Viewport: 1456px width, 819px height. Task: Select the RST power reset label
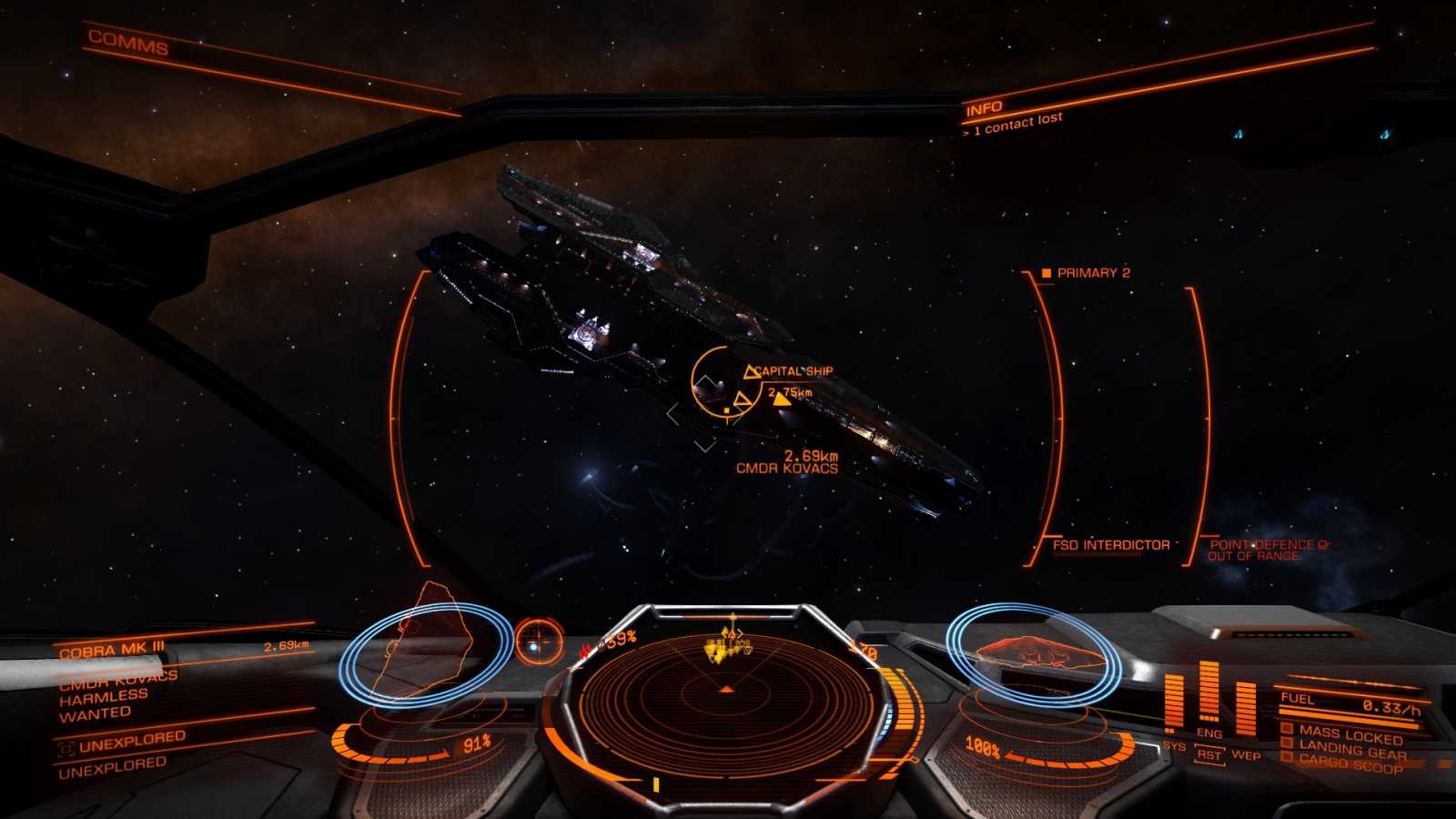pos(1208,755)
